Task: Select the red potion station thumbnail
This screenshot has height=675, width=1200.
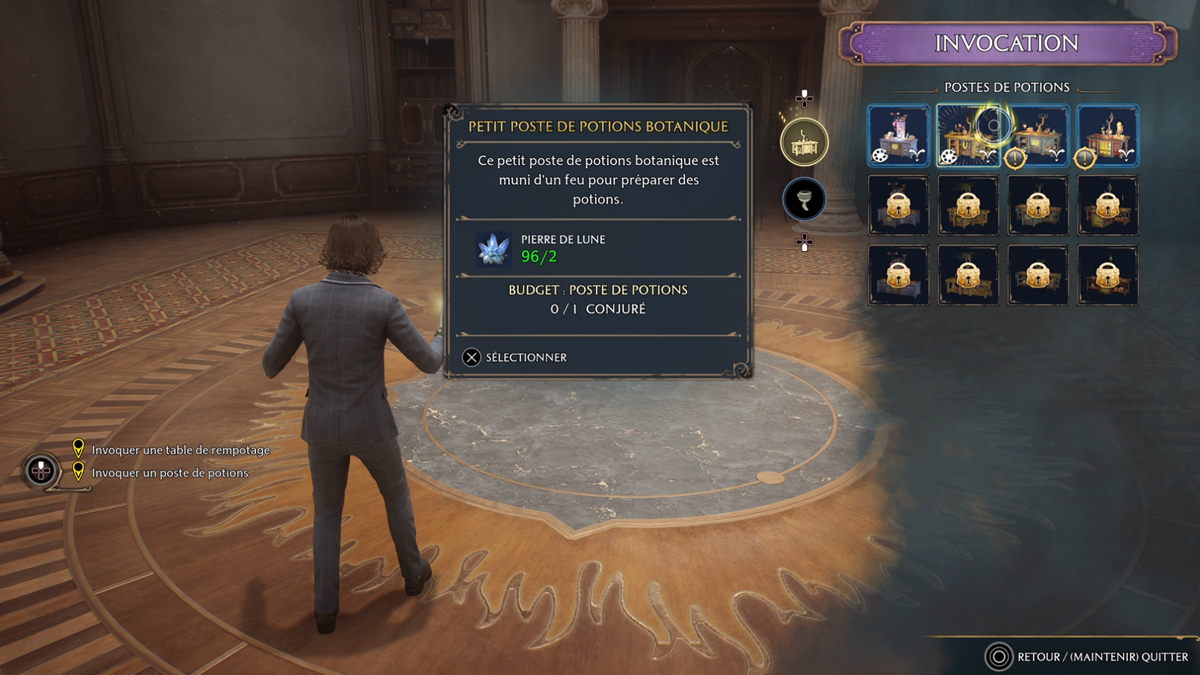Action: [x=1107, y=136]
